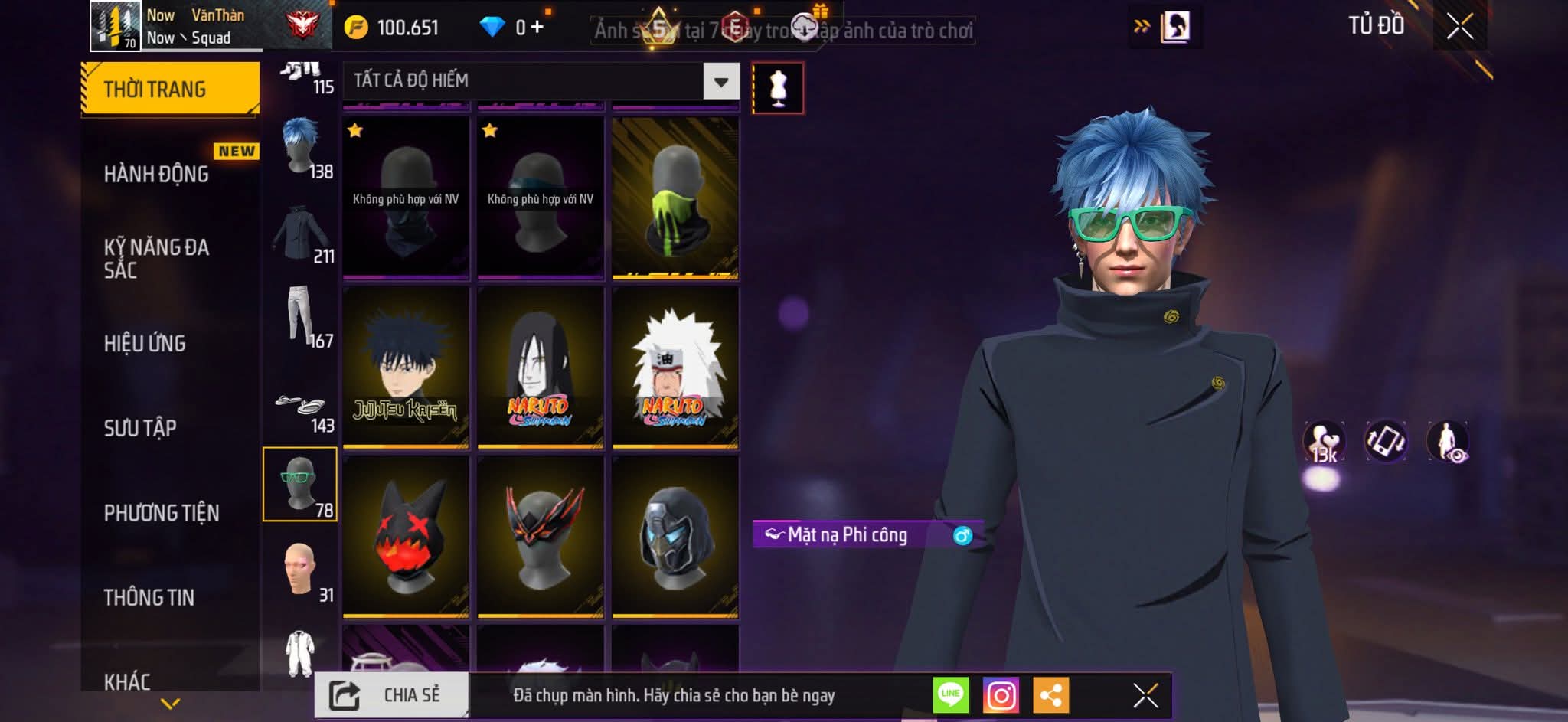This screenshot has height=722, width=1568.
Task: Select the white pants category
Action: (x=300, y=317)
